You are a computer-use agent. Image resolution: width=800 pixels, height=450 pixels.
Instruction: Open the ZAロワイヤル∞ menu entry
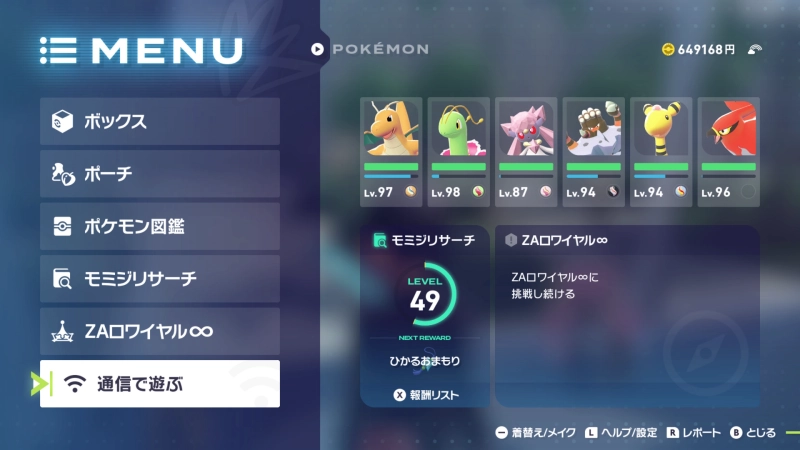(160, 331)
